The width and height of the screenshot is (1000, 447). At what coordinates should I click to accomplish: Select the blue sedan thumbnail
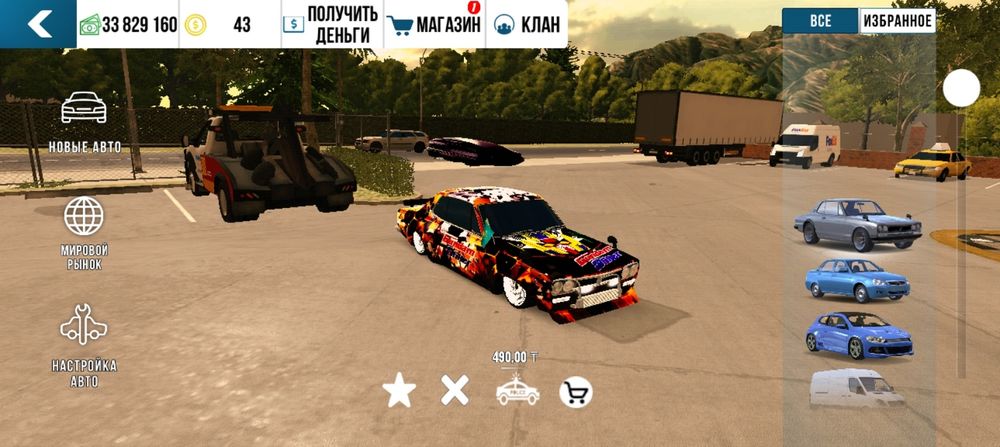tap(857, 280)
